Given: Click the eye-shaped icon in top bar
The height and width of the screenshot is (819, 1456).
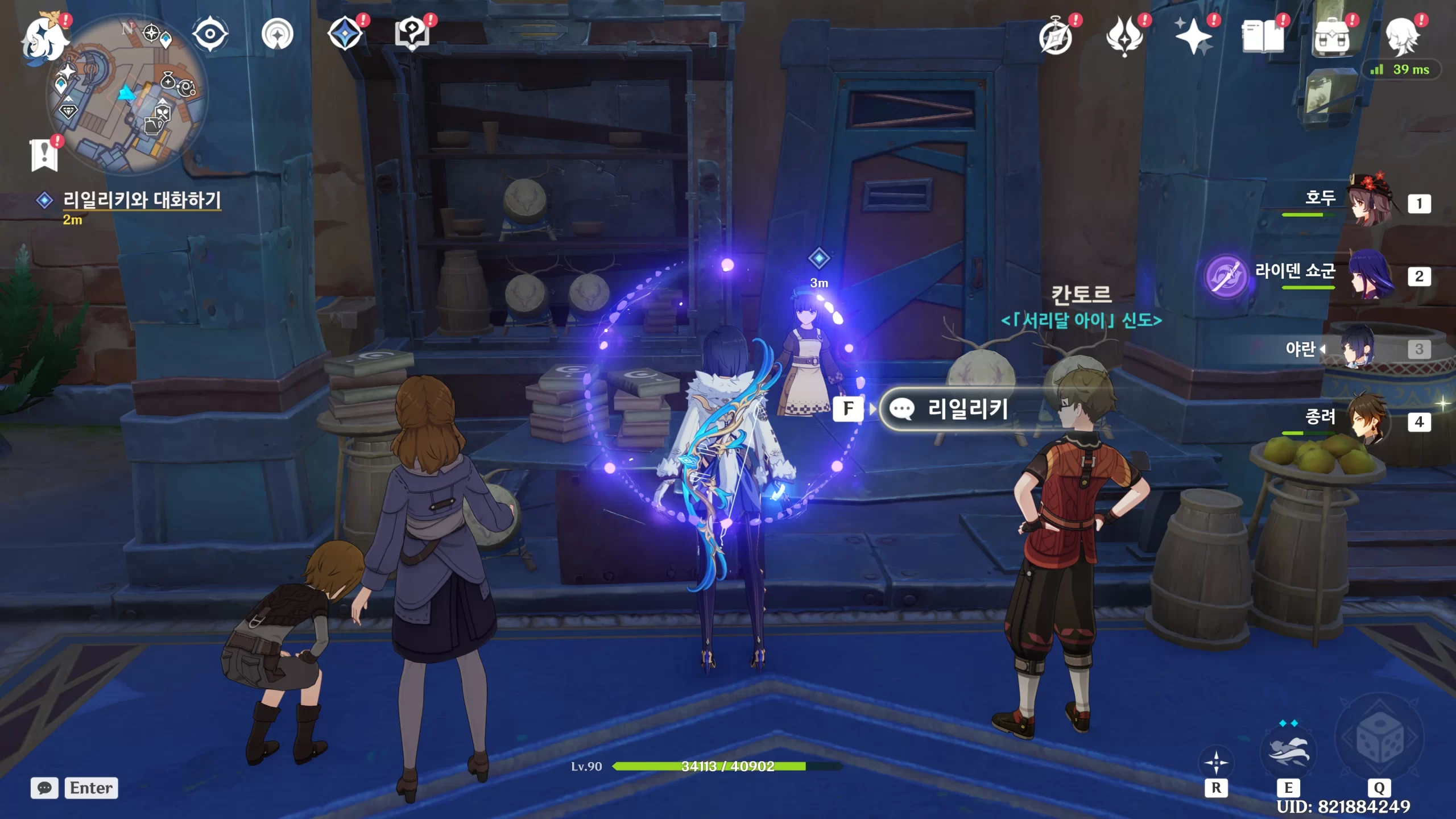Looking at the screenshot, I should (210, 34).
